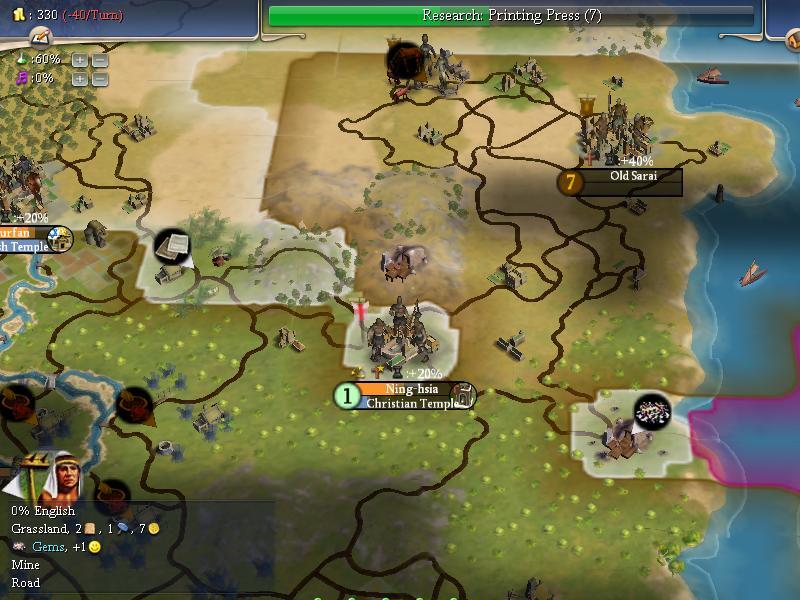800x600 pixels.
Task: Select the Turfan city name bar
Action: point(22,233)
